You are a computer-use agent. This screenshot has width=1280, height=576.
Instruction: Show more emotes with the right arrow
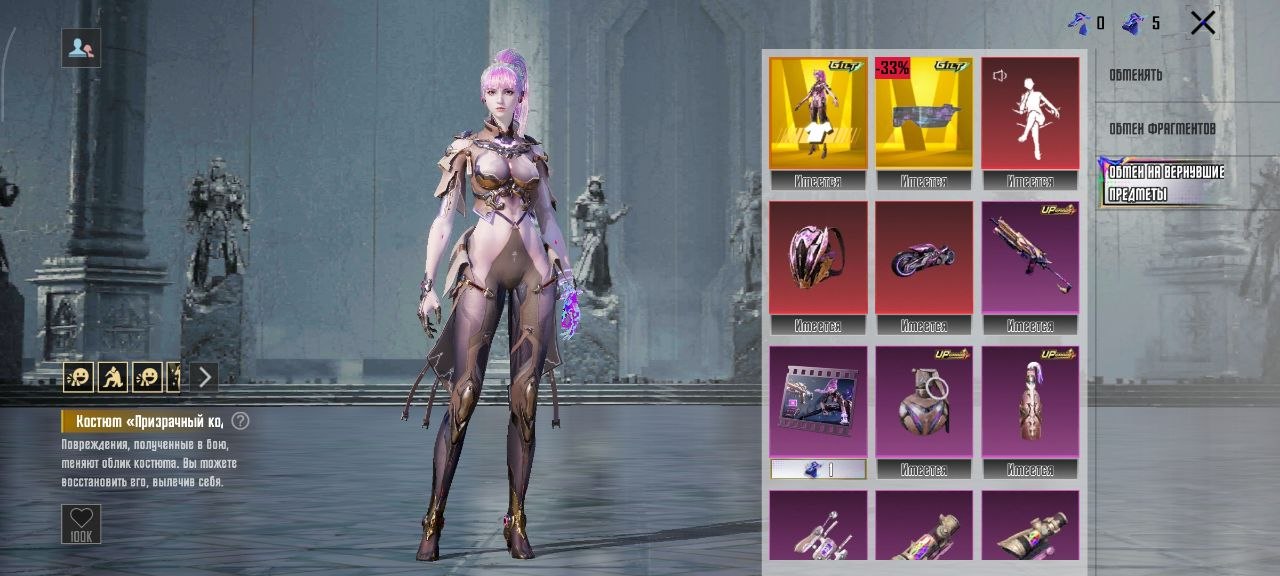point(204,377)
